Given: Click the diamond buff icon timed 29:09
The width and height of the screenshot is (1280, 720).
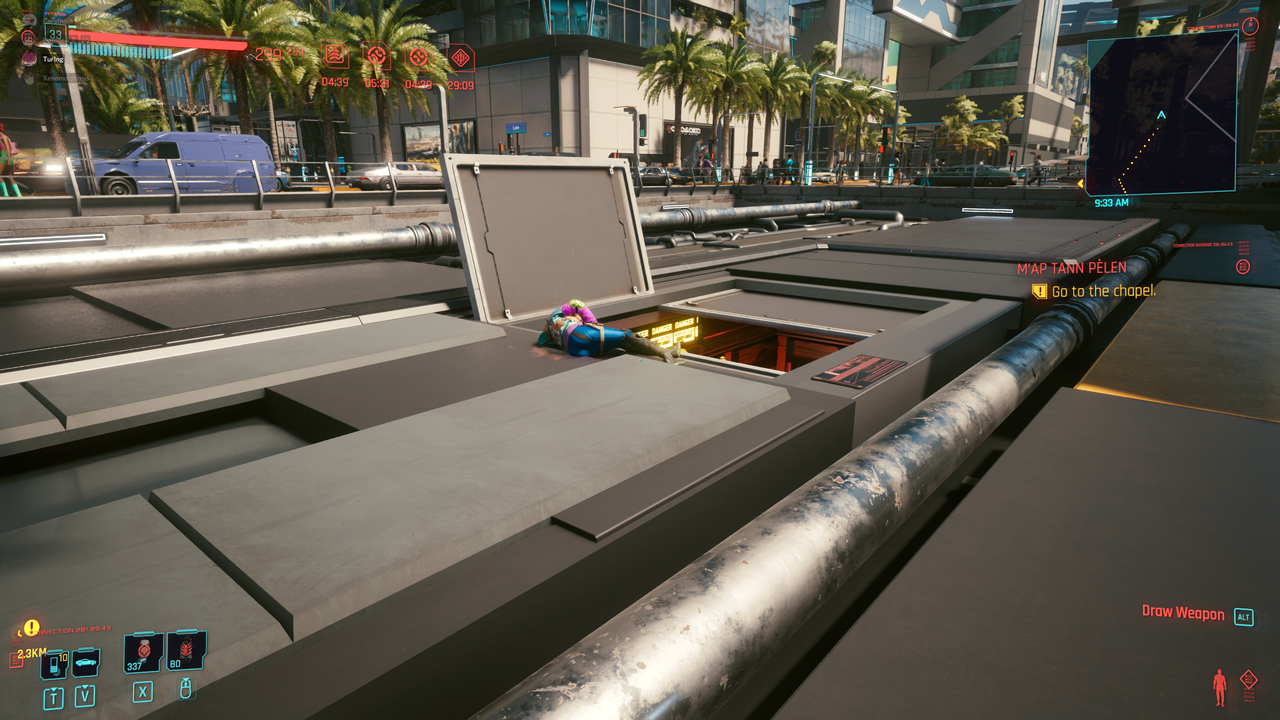Looking at the screenshot, I should click(x=460, y=58).
